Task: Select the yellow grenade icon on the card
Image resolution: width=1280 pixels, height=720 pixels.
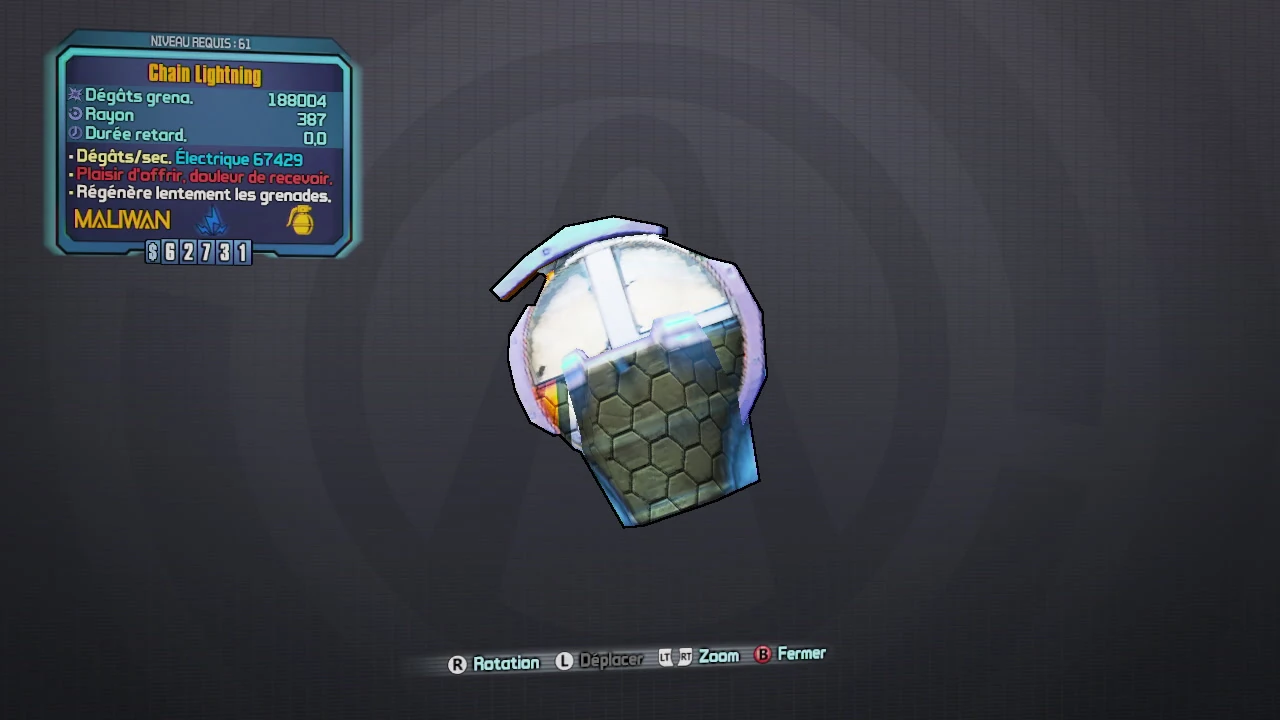Action: (x=301, y=222)
